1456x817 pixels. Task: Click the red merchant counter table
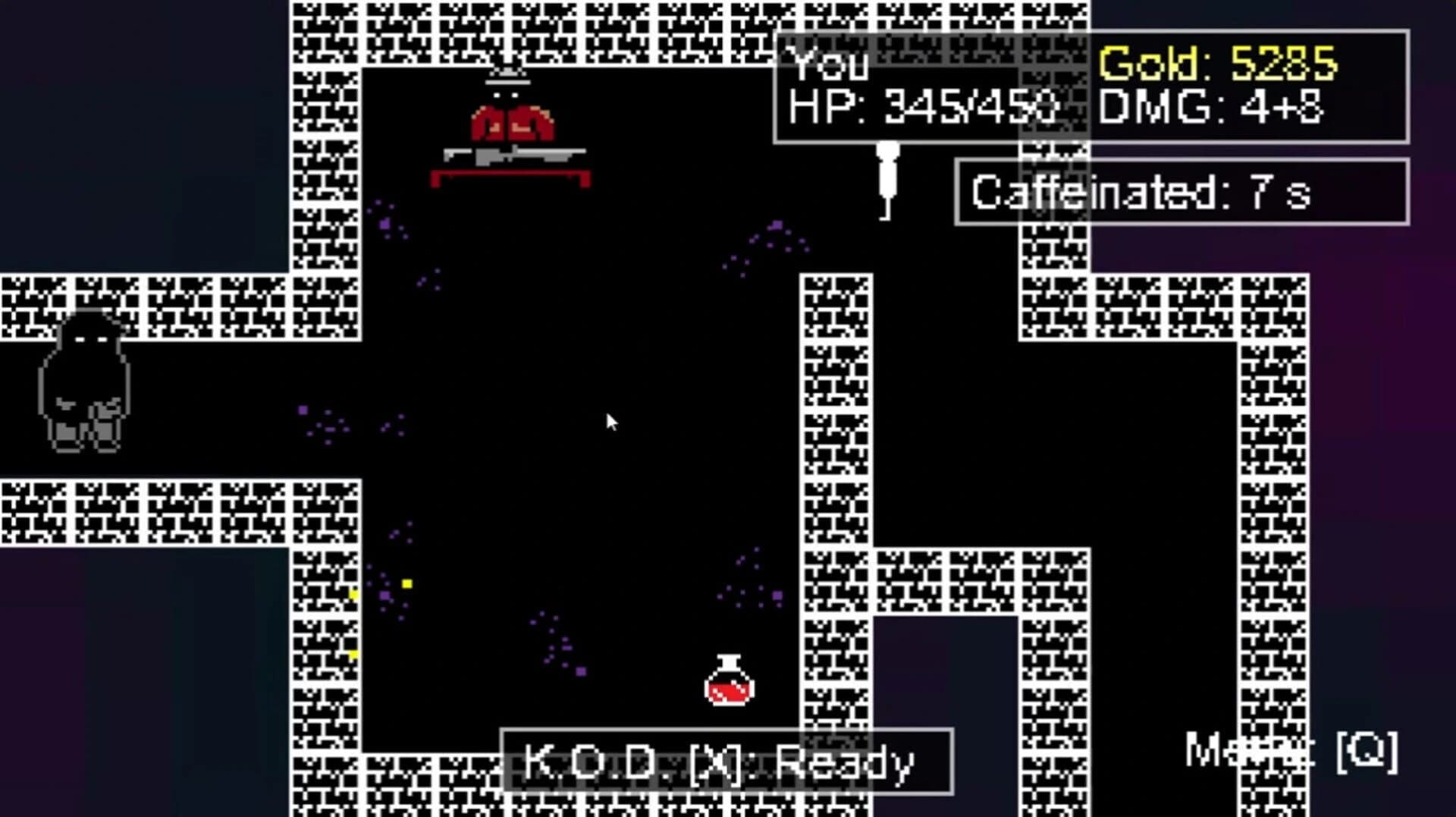point(510,180)
